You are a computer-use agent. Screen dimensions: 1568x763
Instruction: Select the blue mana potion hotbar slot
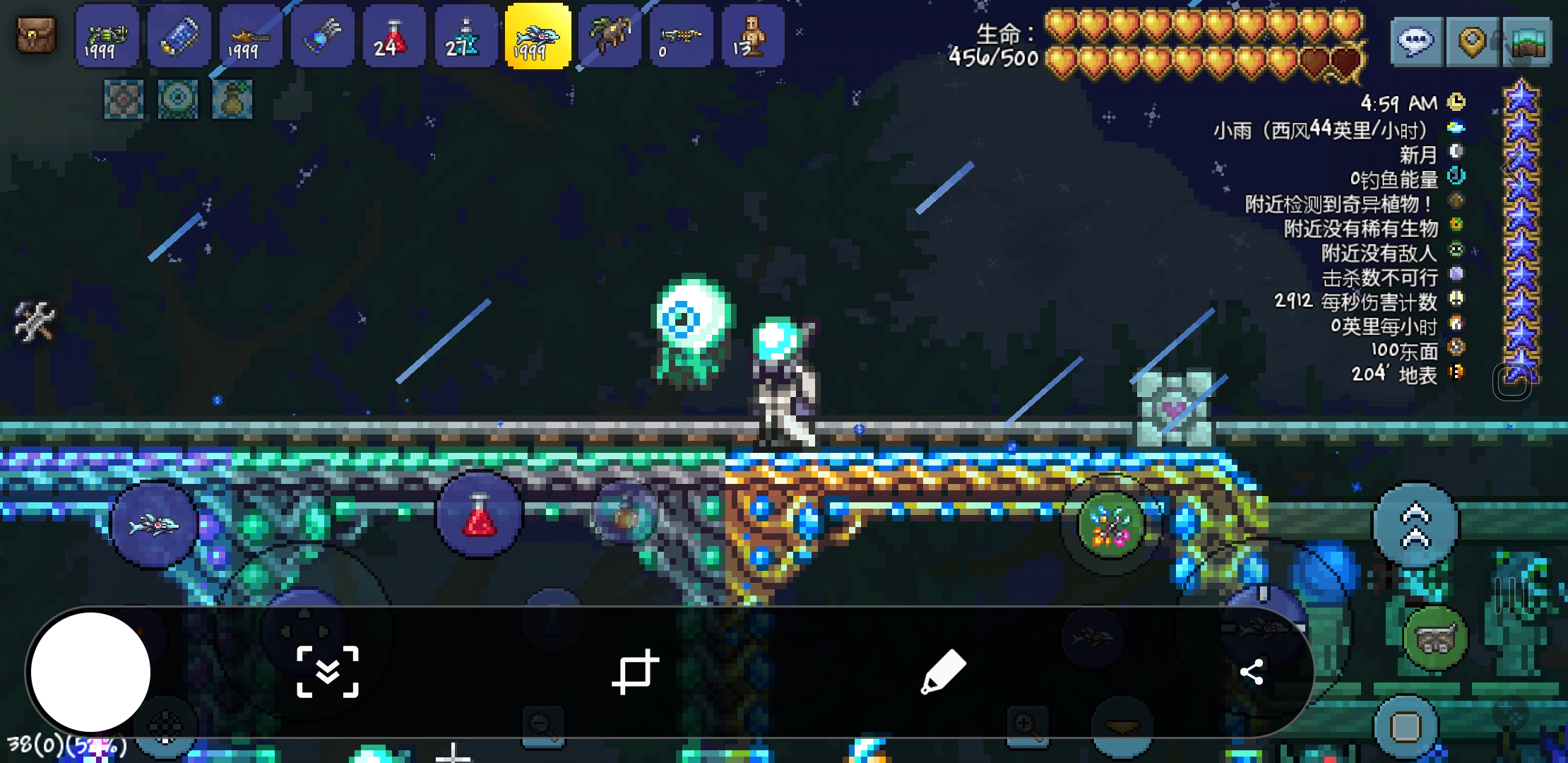(466, 37)
